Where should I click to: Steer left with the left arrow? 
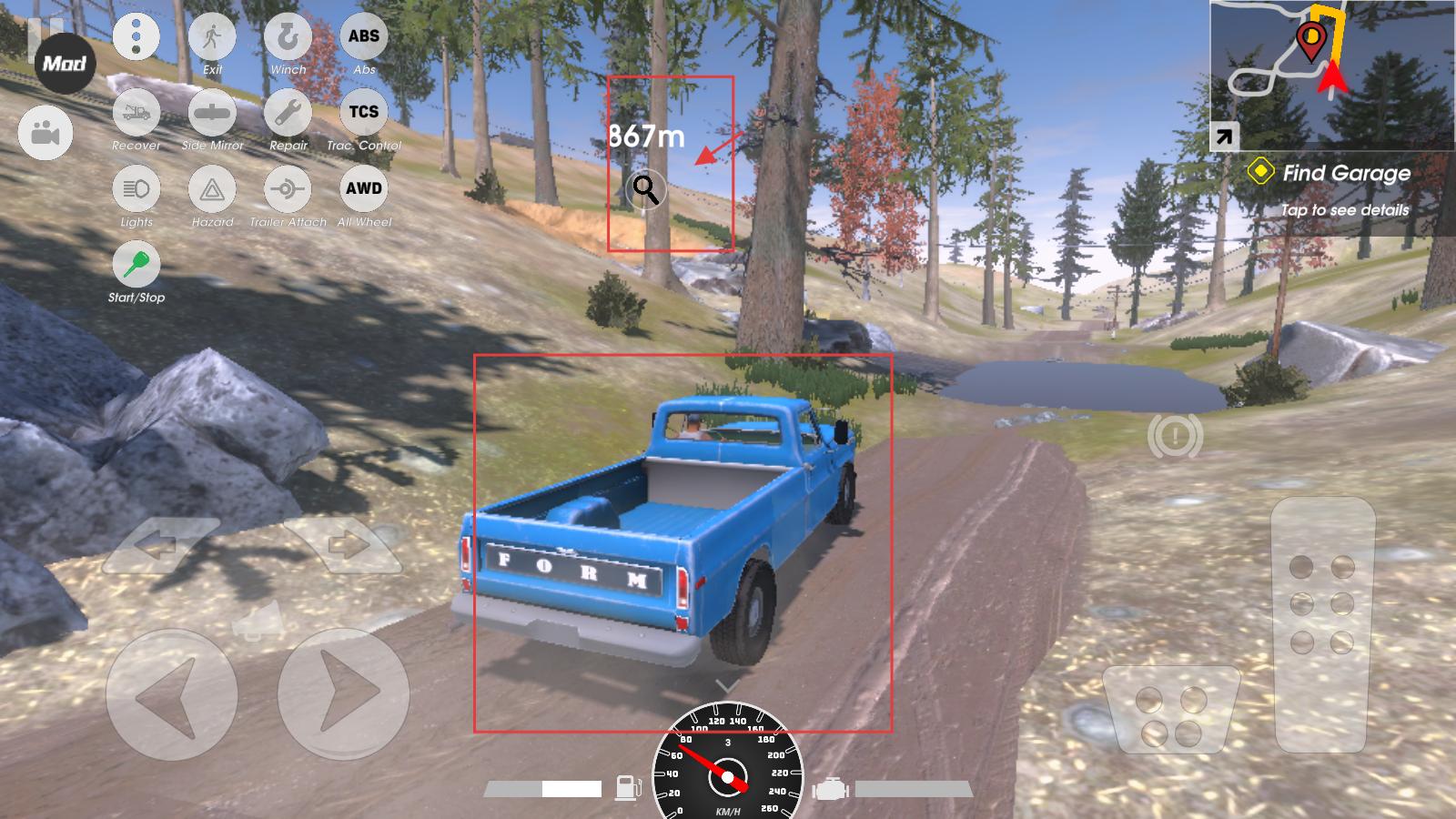[171, 694]
